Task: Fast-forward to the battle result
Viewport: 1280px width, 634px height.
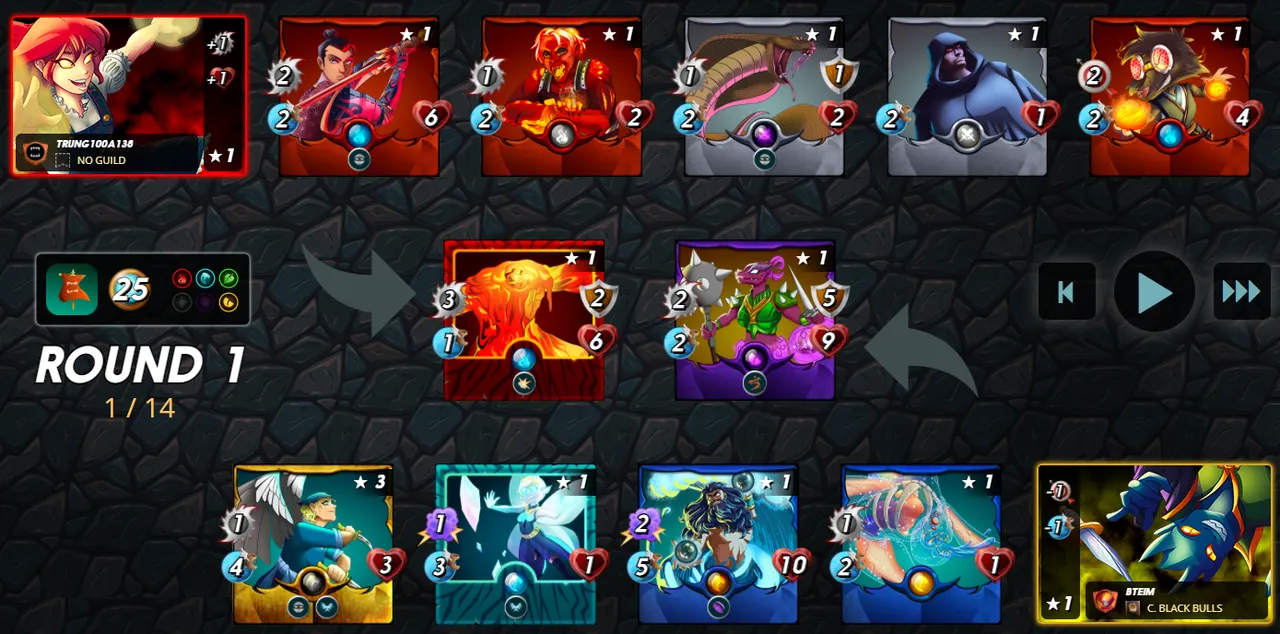Action: (1241, 292)
